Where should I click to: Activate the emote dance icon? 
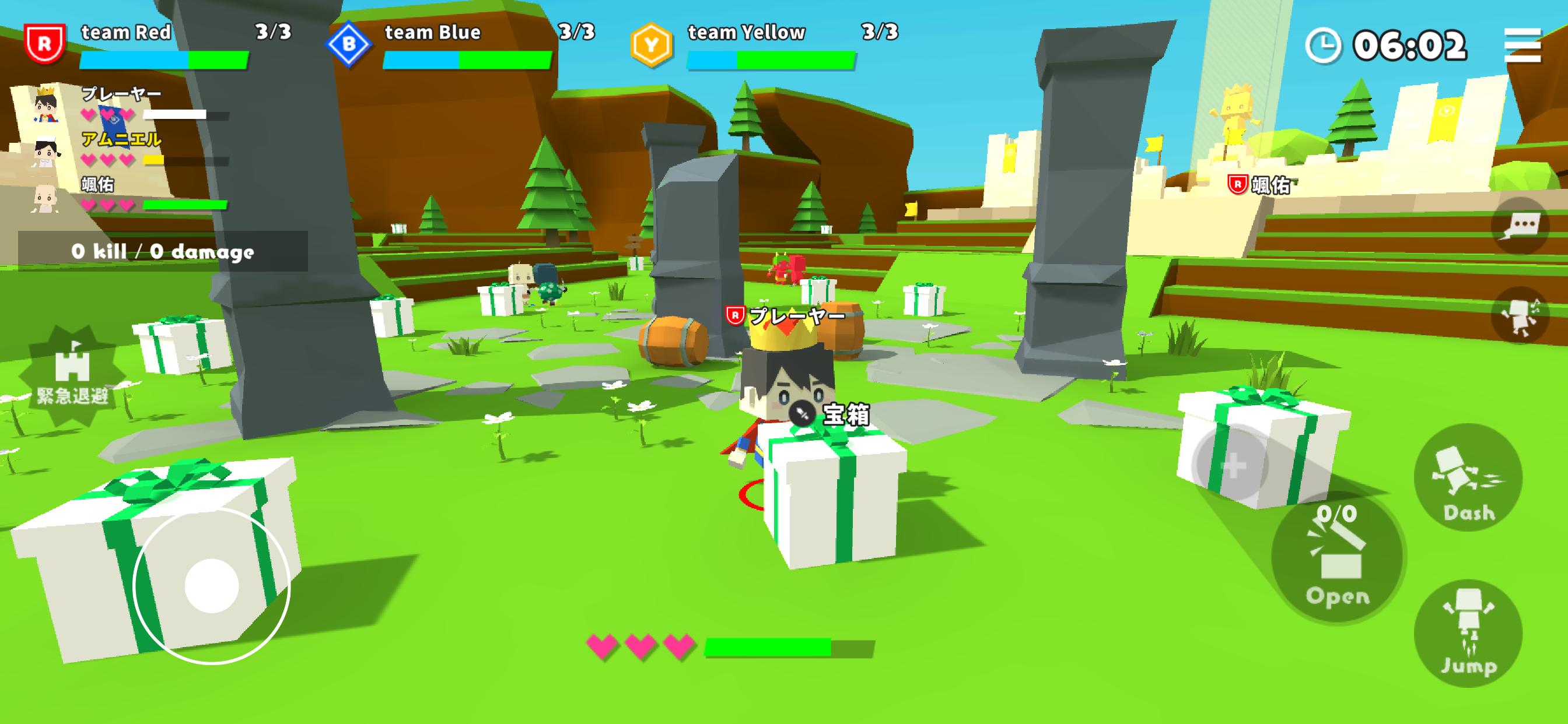pos(1520,315)
